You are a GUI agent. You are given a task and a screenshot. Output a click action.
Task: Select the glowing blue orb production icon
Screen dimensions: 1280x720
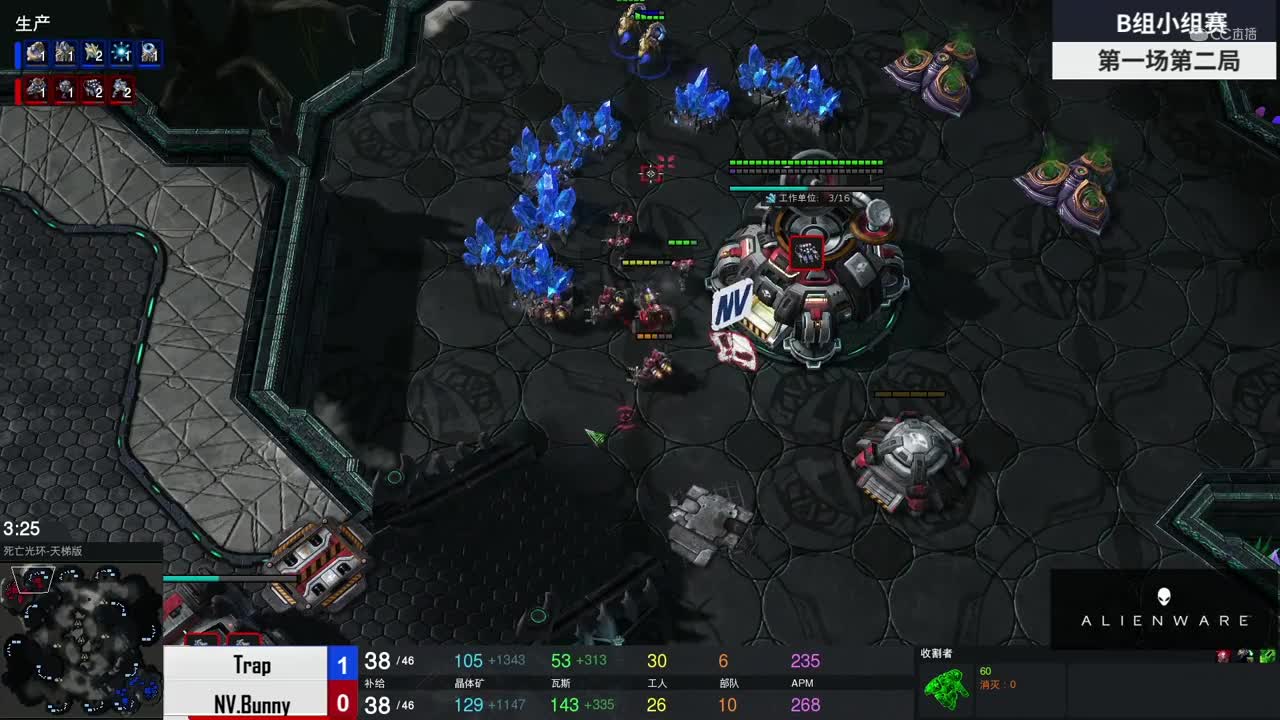122,53
